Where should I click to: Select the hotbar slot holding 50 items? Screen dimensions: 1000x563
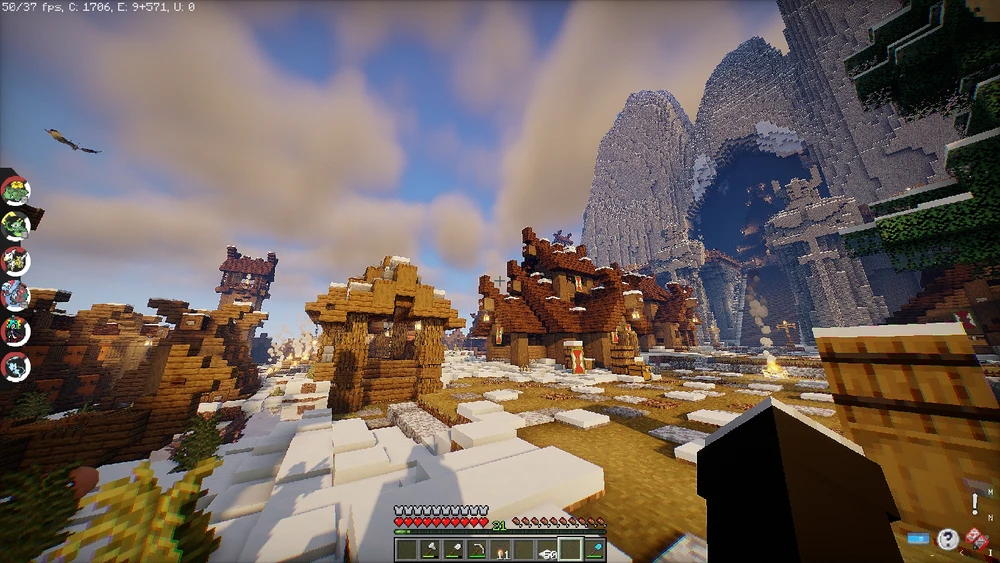click(547, 549)
